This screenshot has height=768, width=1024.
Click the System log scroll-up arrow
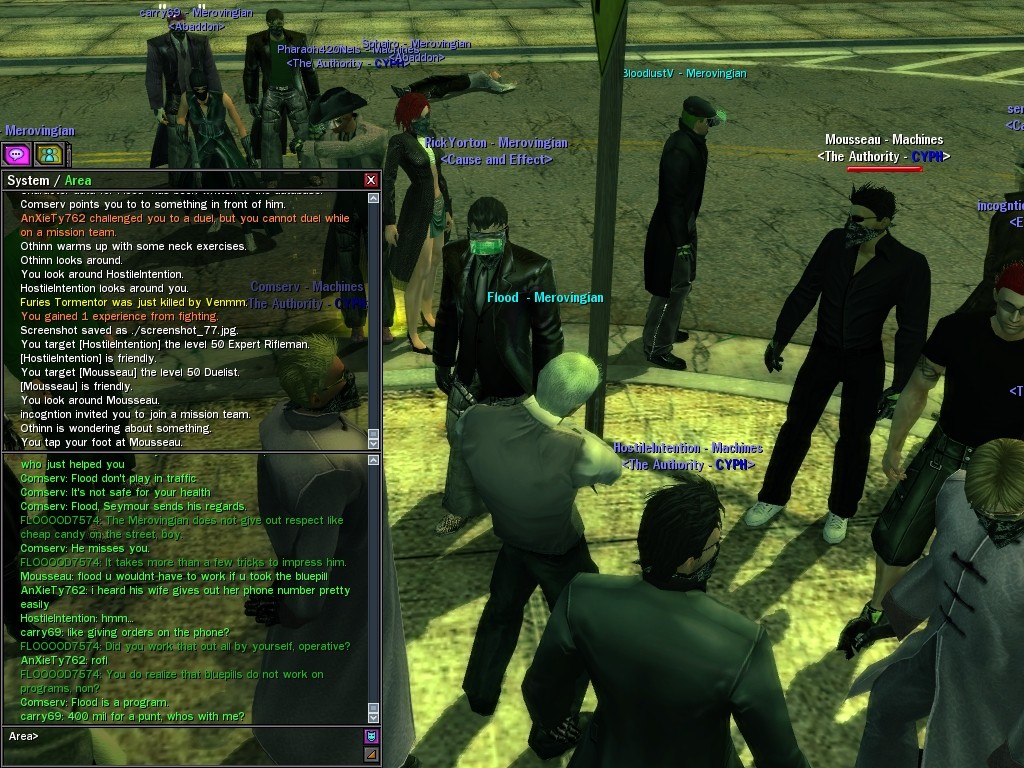pyautogui.click(x=374, y=198)
